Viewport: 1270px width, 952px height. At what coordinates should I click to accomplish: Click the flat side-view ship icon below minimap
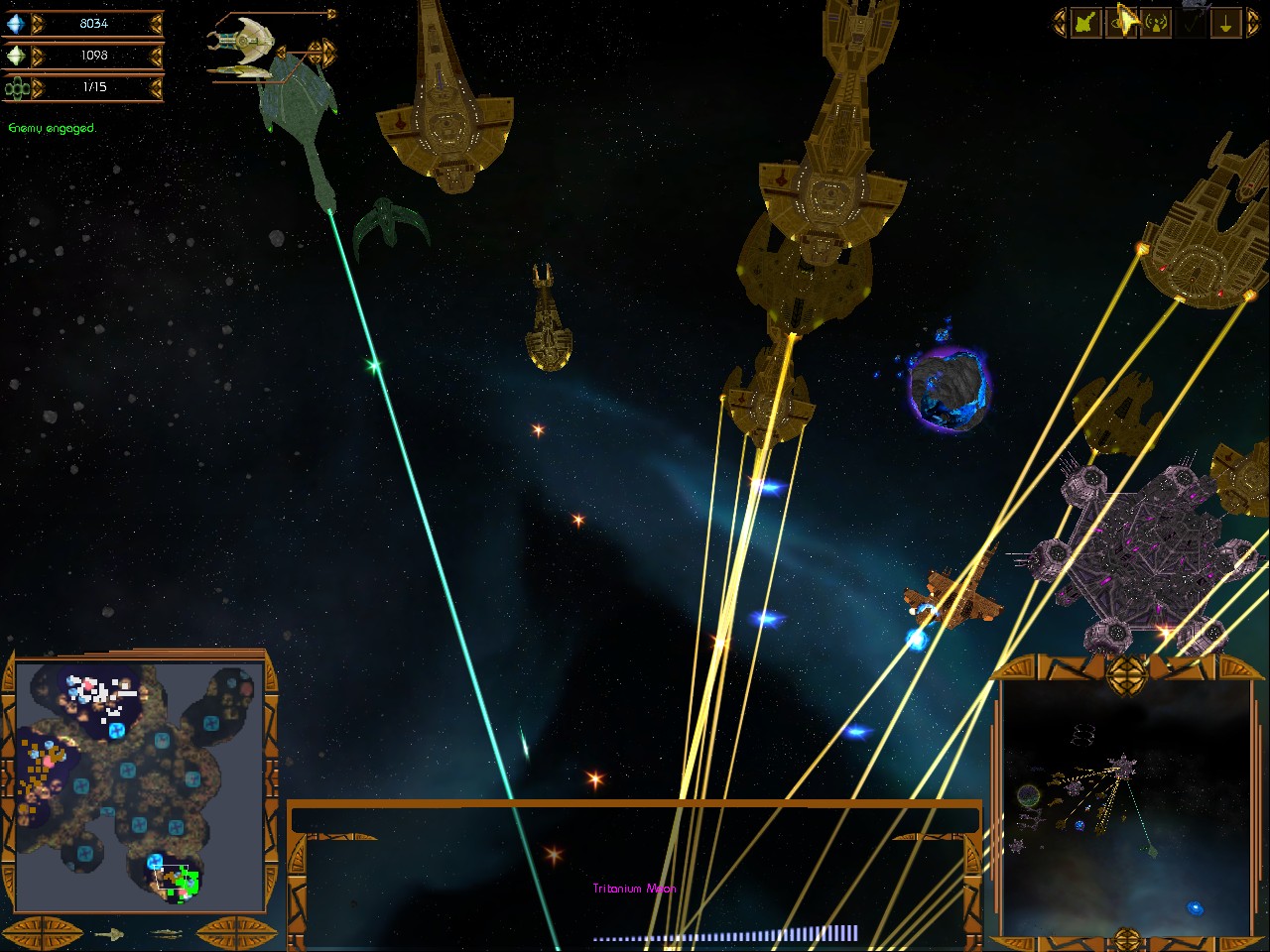pyautogui.click(x=166, y=934)
